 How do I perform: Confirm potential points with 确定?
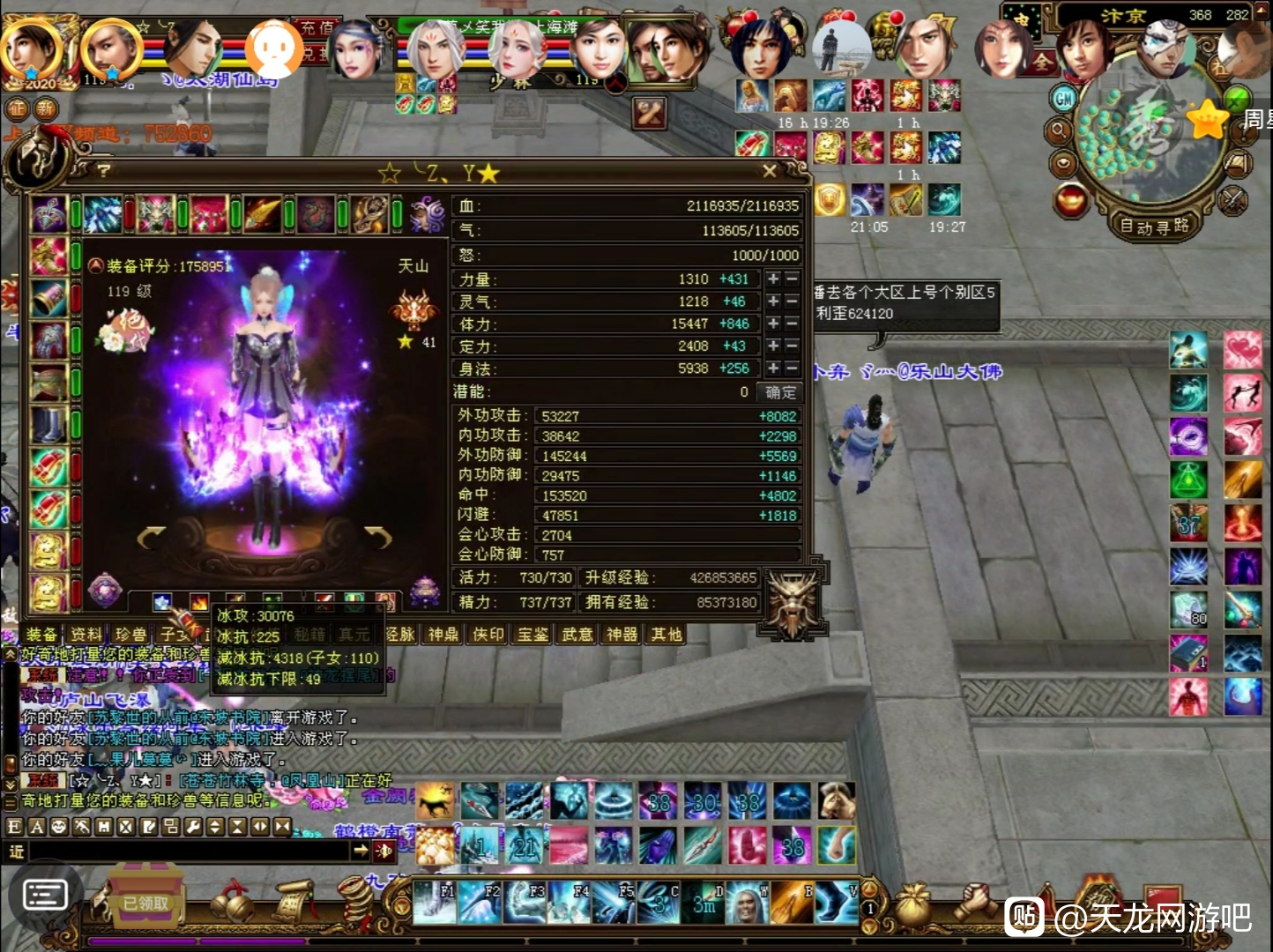pyautogui.click(x=780, y=392)
